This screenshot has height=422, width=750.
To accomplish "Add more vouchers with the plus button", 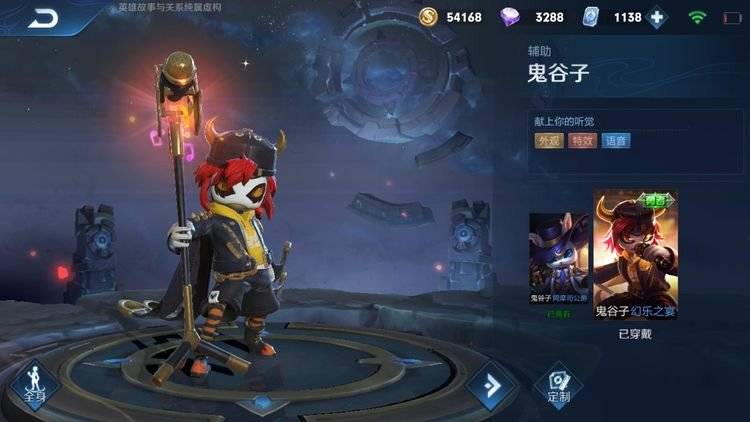I will (x=657, y=17).
